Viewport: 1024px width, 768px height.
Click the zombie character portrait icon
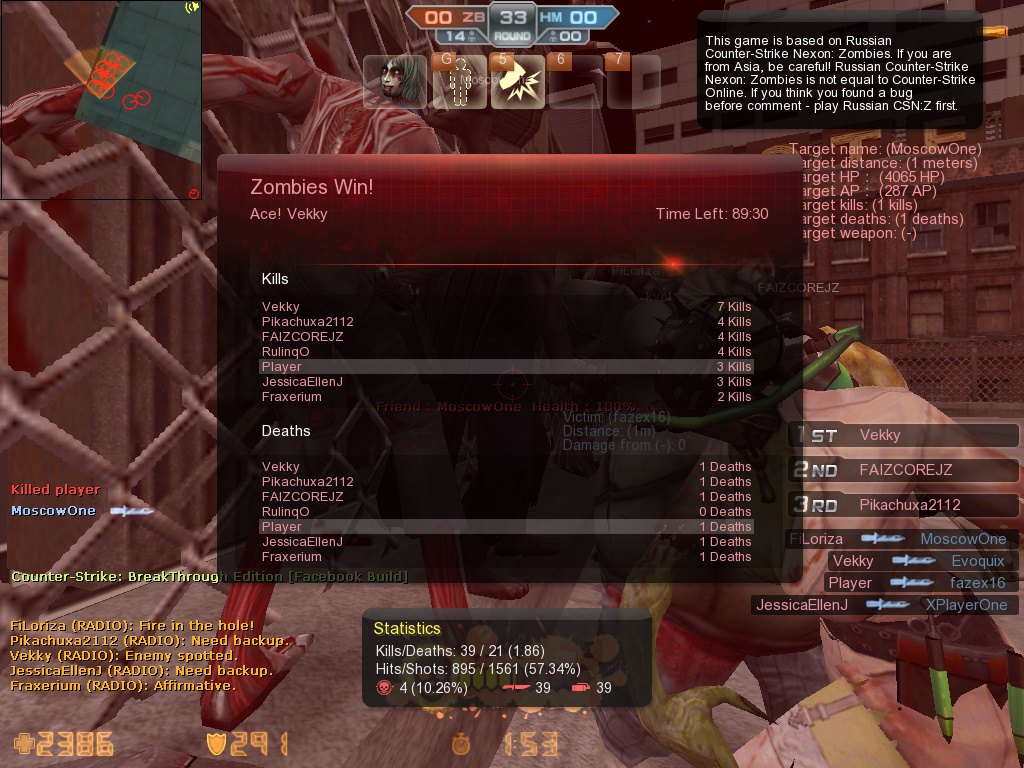coord(395,81)
